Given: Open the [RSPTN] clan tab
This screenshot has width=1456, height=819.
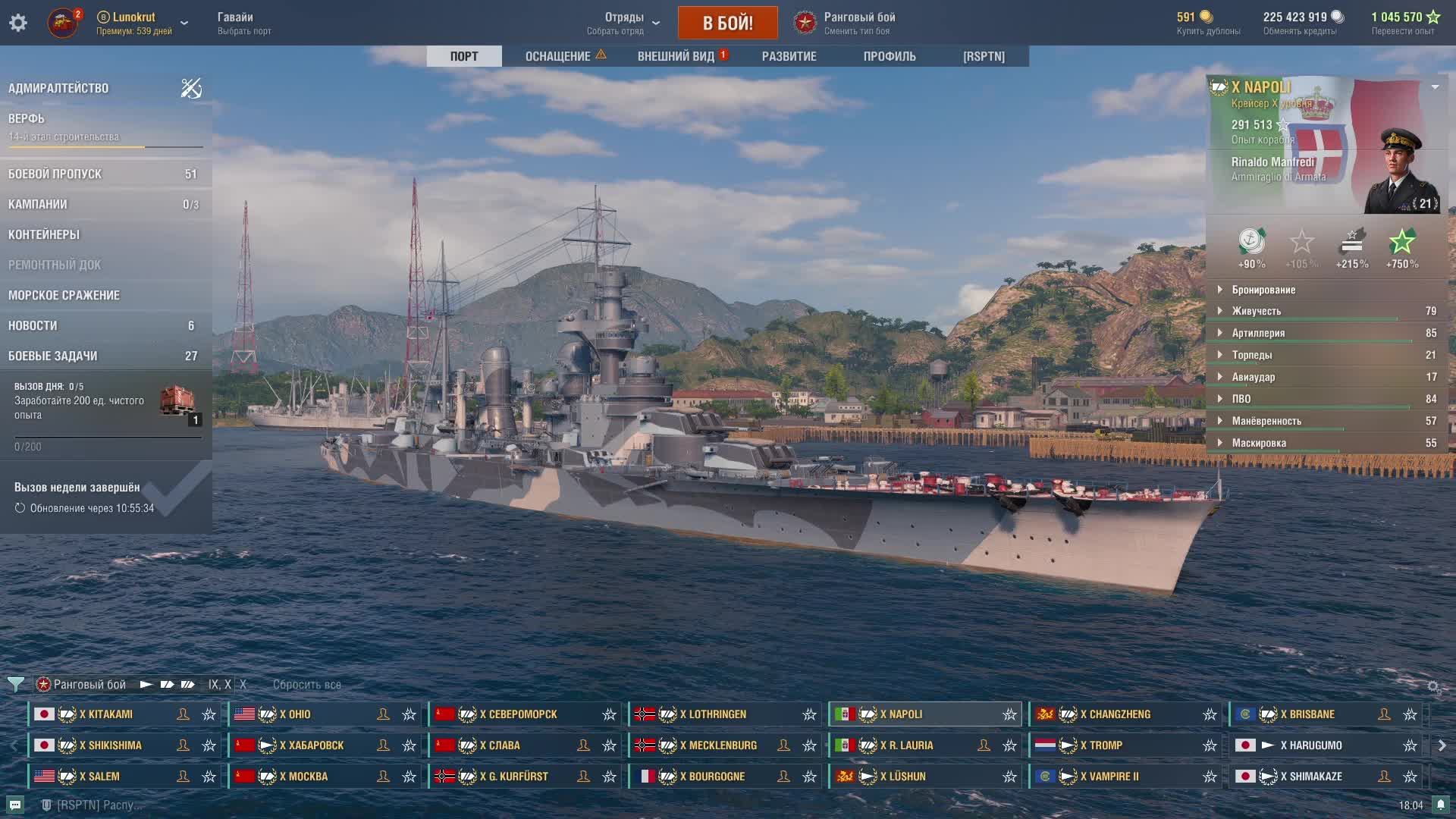Looking at the screenshot, I should tap(984, 56).
